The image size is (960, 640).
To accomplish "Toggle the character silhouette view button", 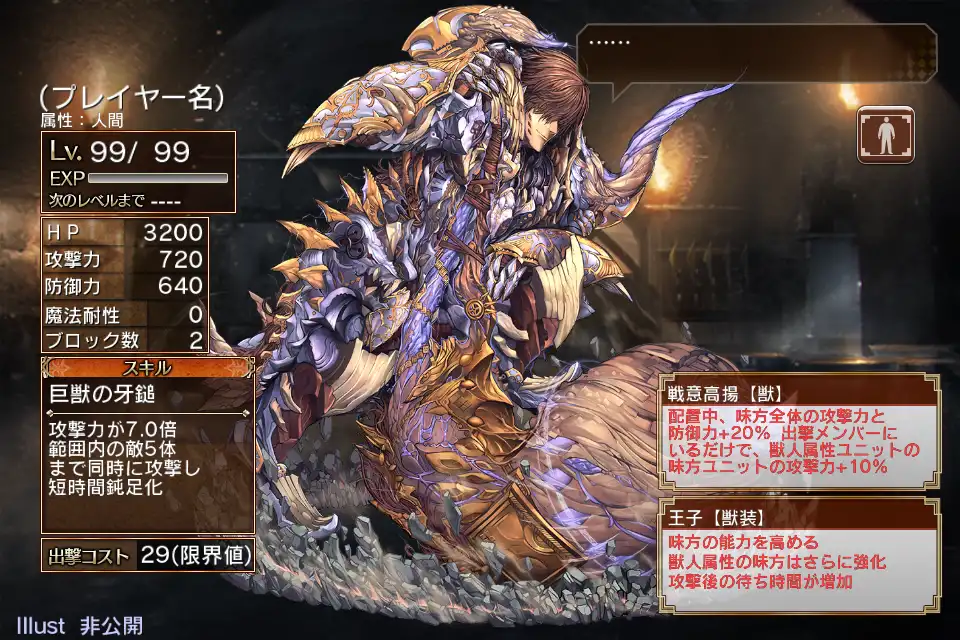I will (x=885, y=135).
